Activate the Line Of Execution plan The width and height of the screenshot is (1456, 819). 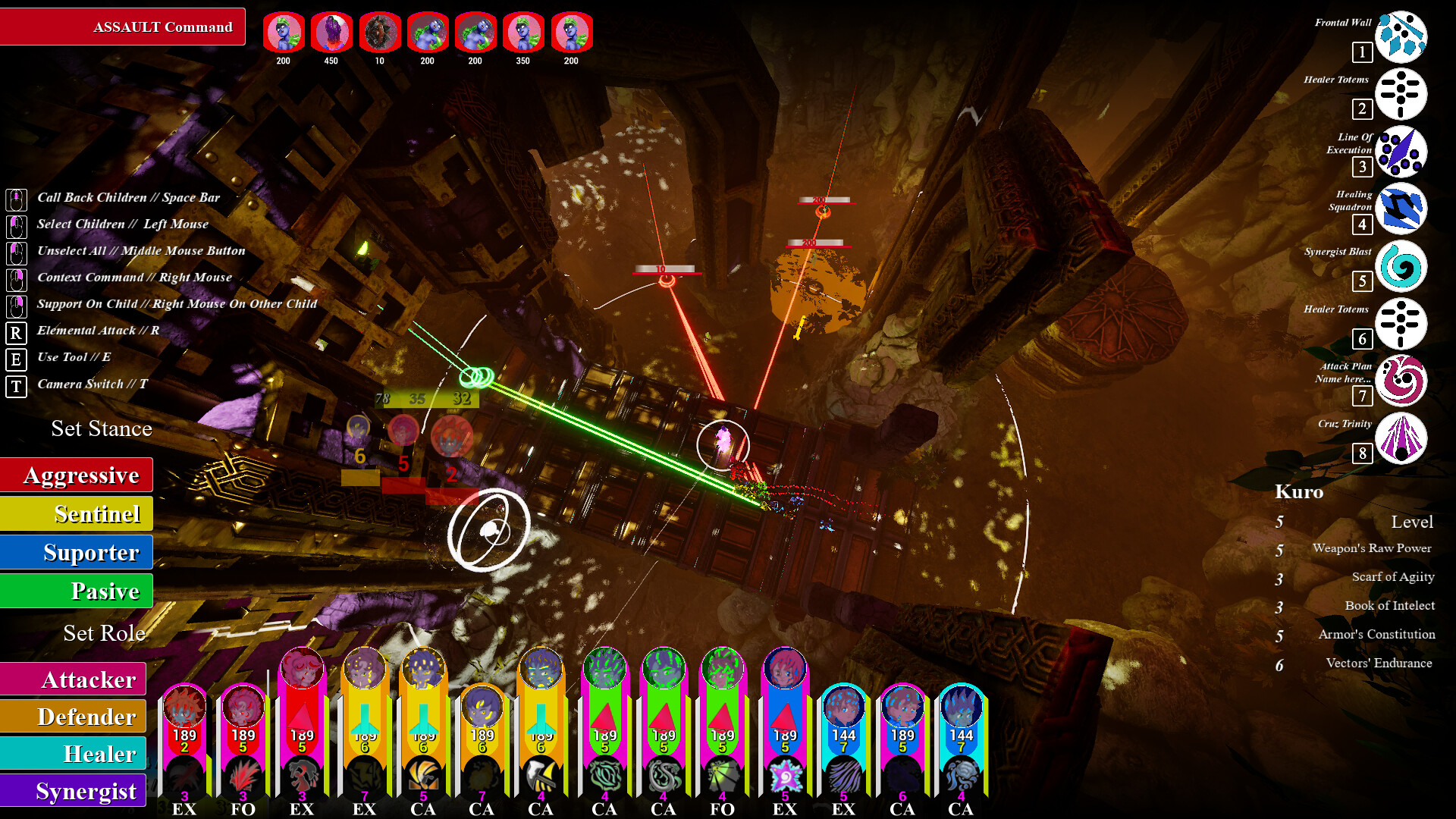1401,152
